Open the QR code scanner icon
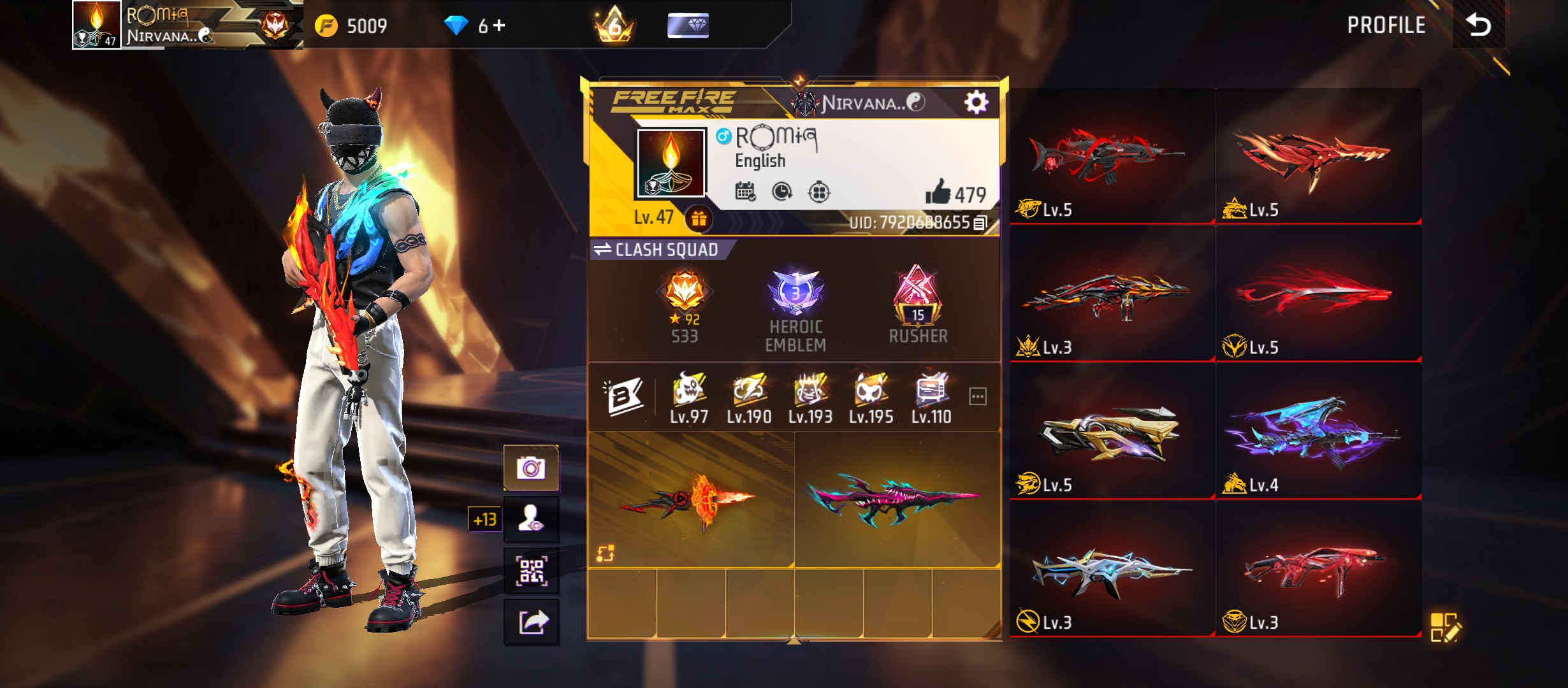This screenshot has height=688, width=1568. pos(532,572)
